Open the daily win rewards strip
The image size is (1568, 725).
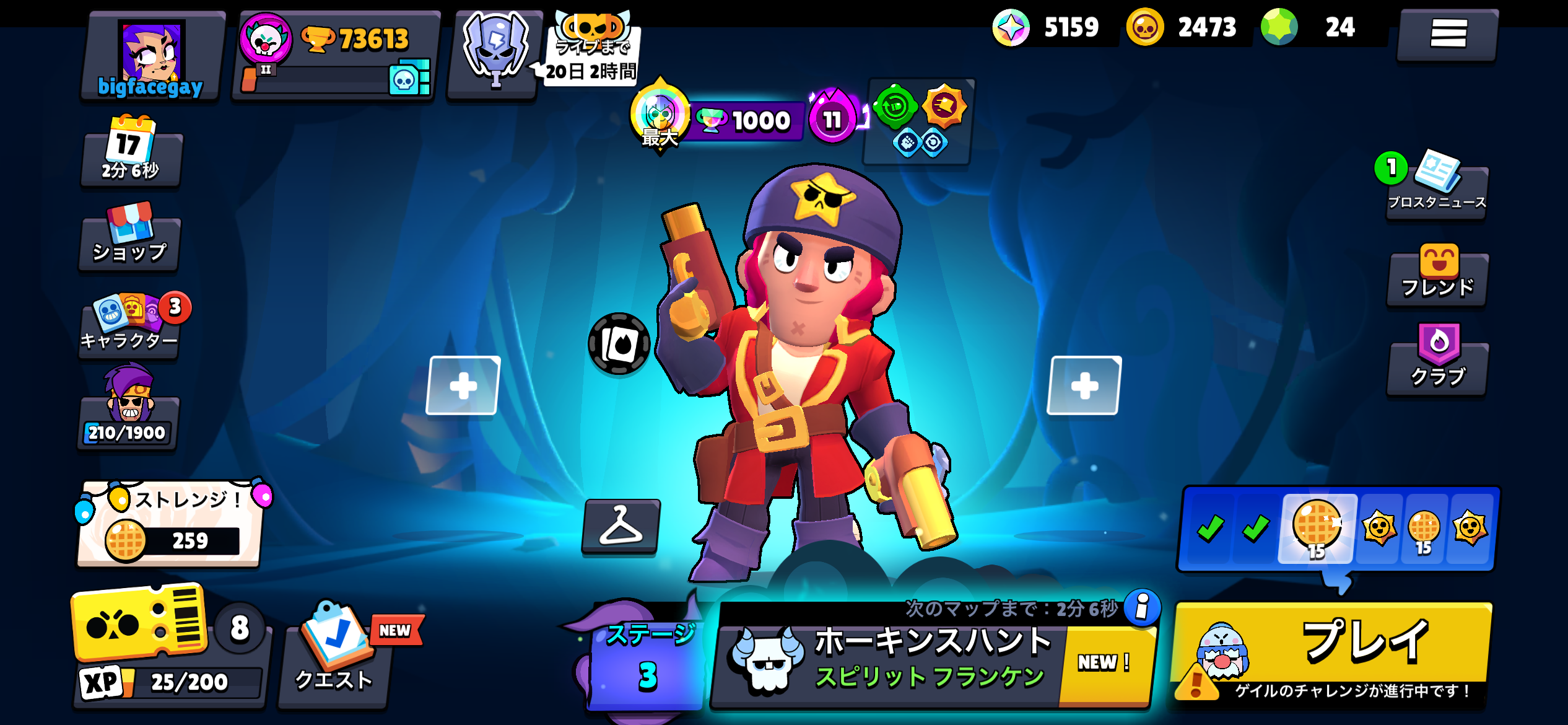(1339, 529)
